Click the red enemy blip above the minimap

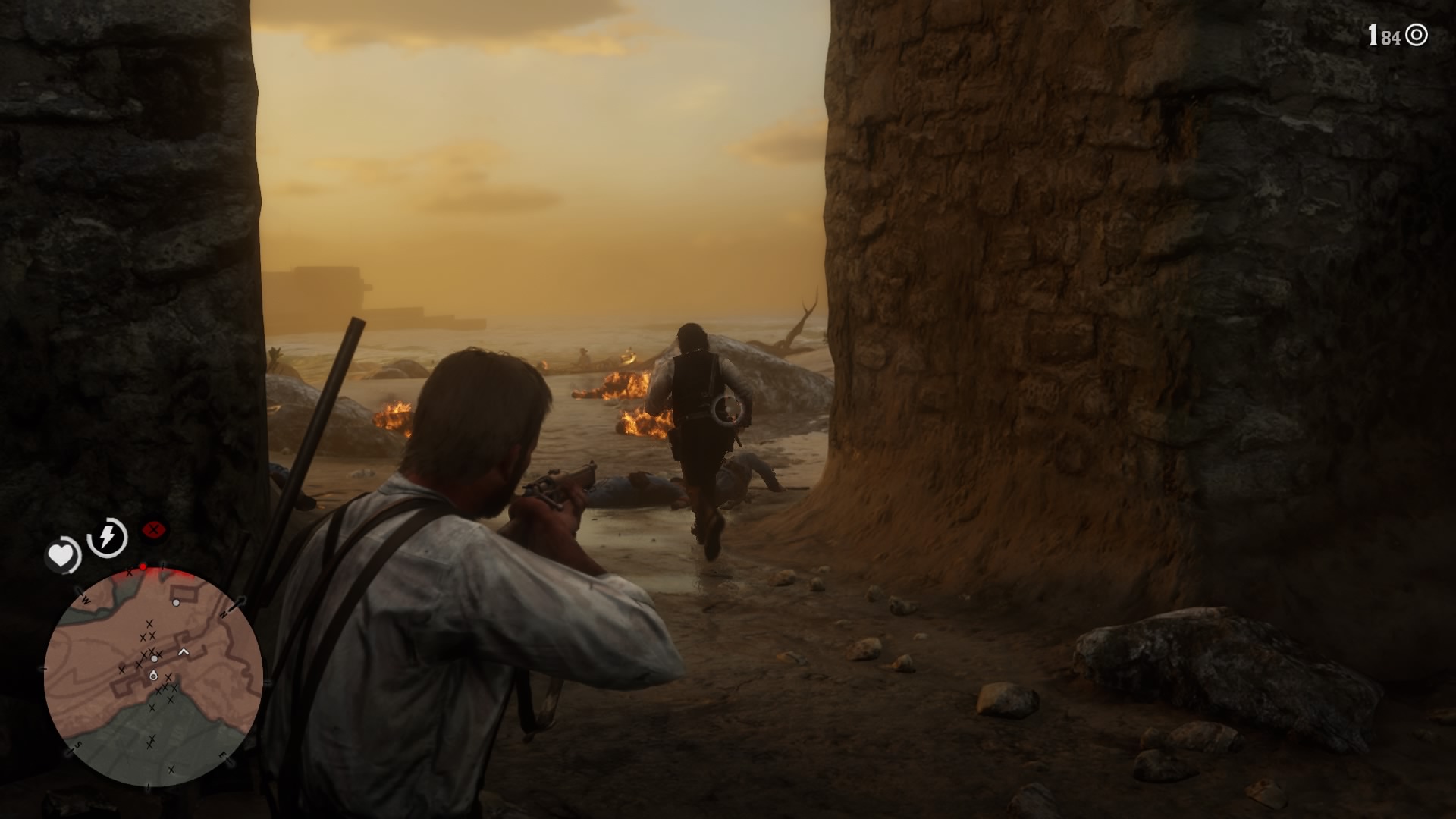click(143, 566)
